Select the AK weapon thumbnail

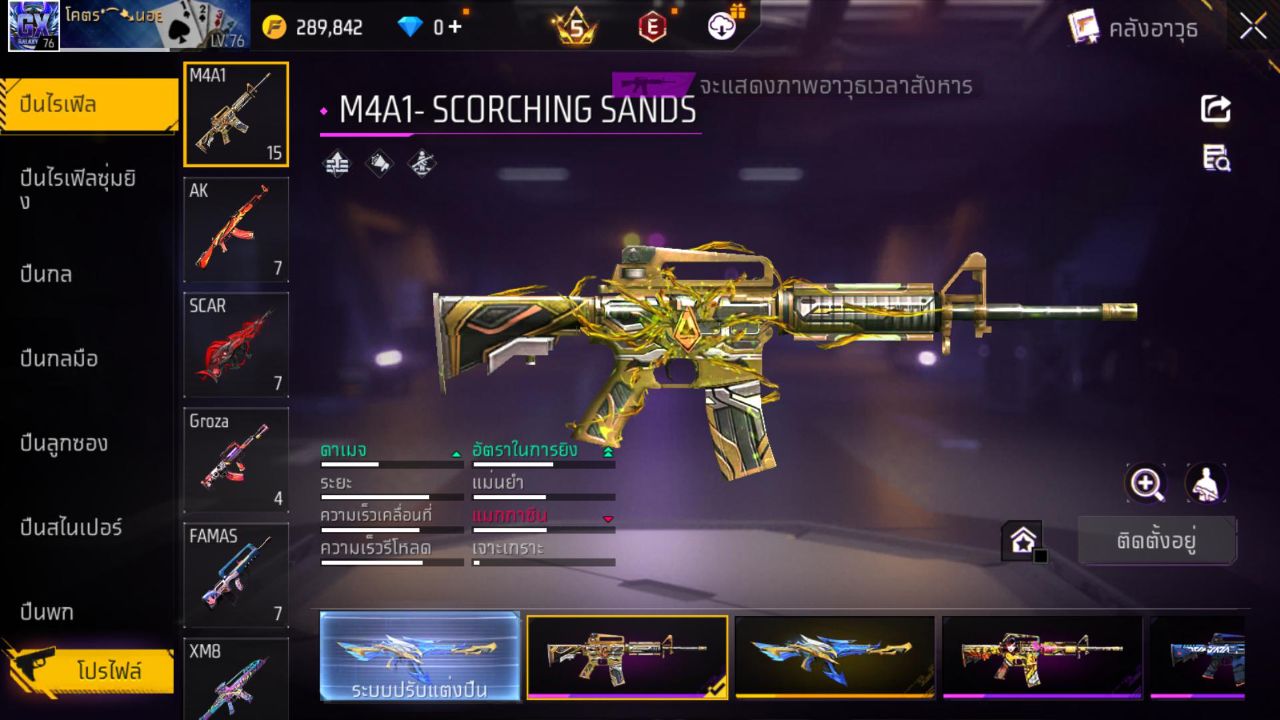click(235, 229)
